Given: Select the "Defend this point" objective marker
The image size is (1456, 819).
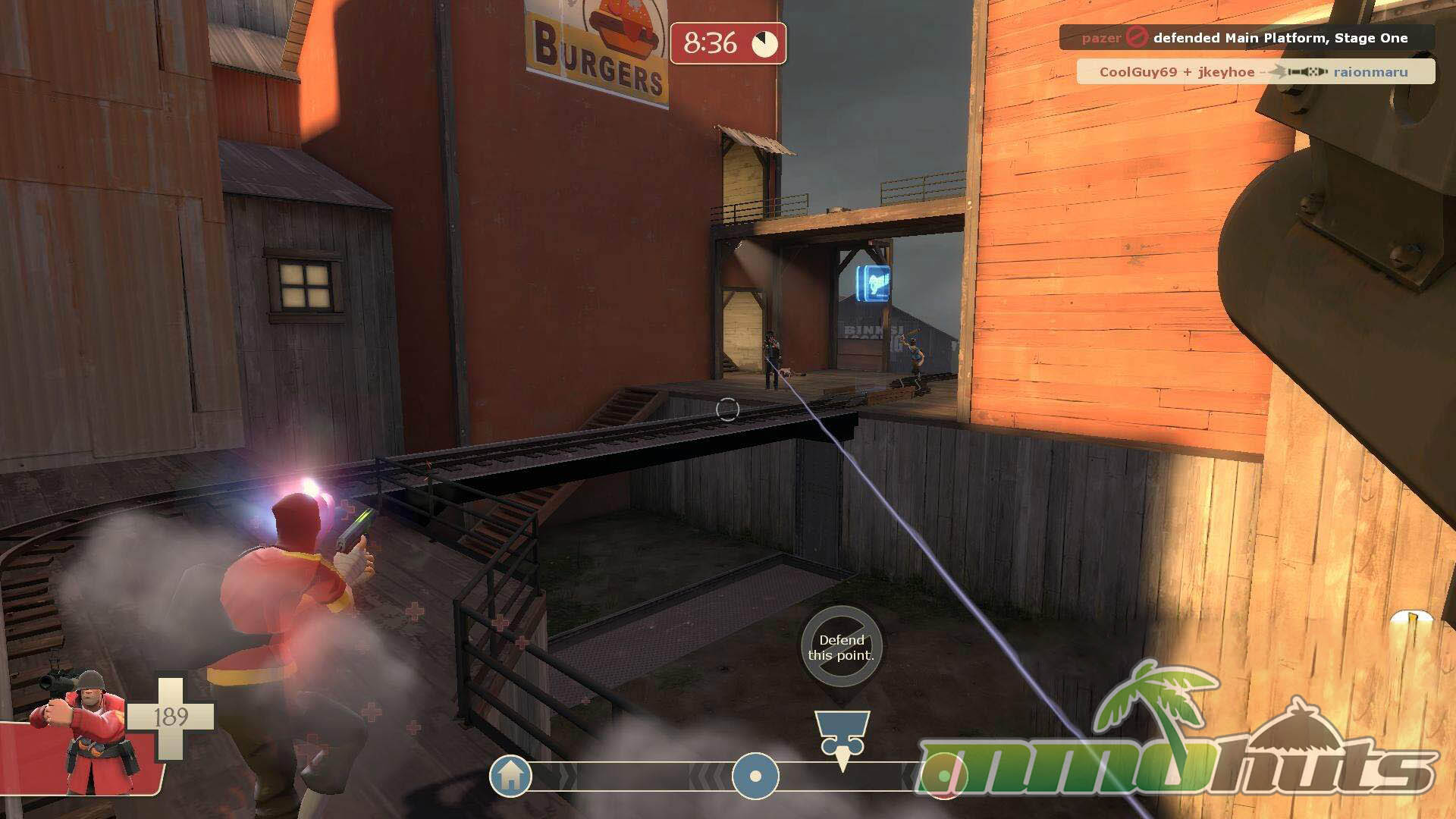Looking at the screenshot, I should click(x=841, y=647).
